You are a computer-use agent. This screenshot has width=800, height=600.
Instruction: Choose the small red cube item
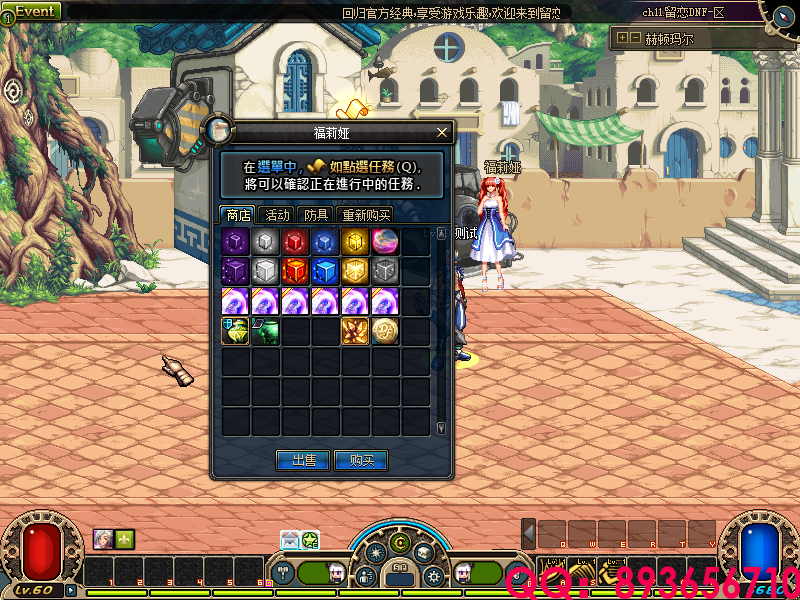pos(296,241)
